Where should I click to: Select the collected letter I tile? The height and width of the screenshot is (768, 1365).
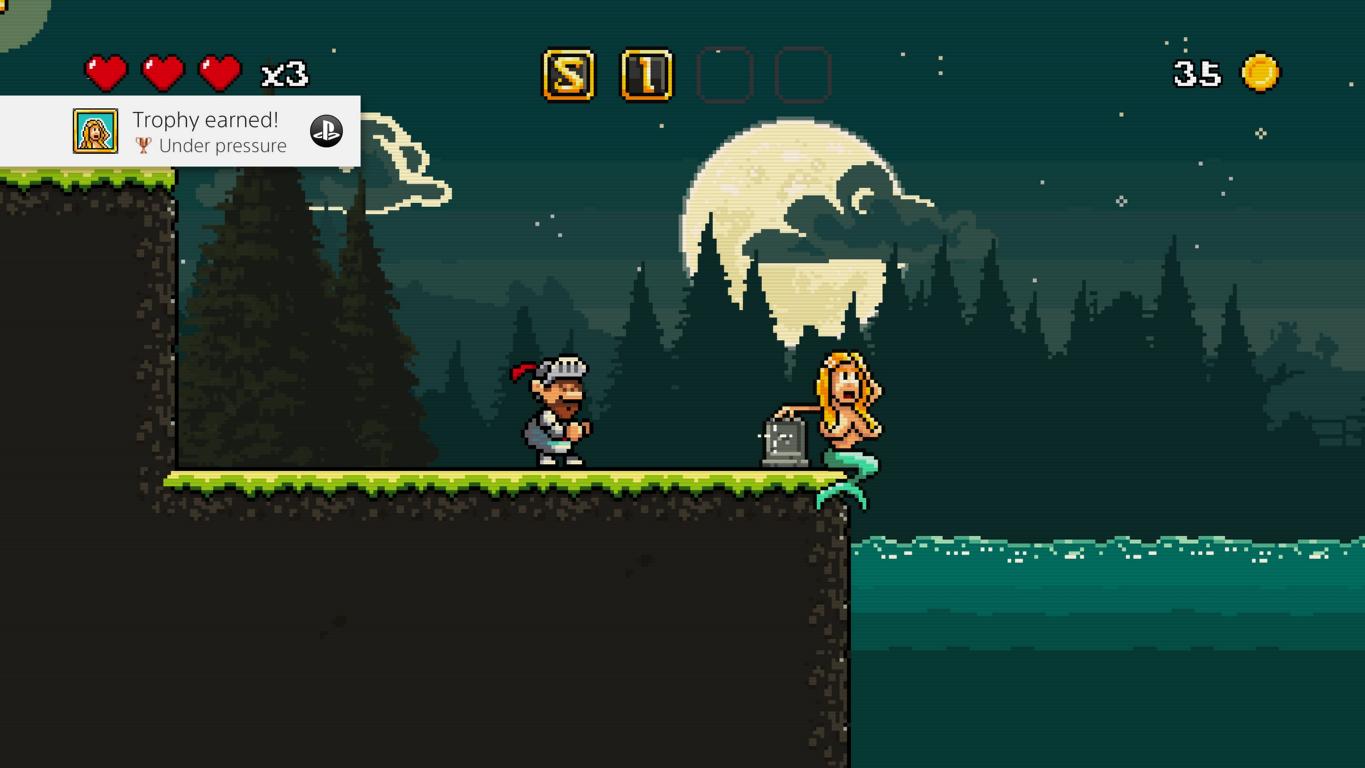coord(647,75)
